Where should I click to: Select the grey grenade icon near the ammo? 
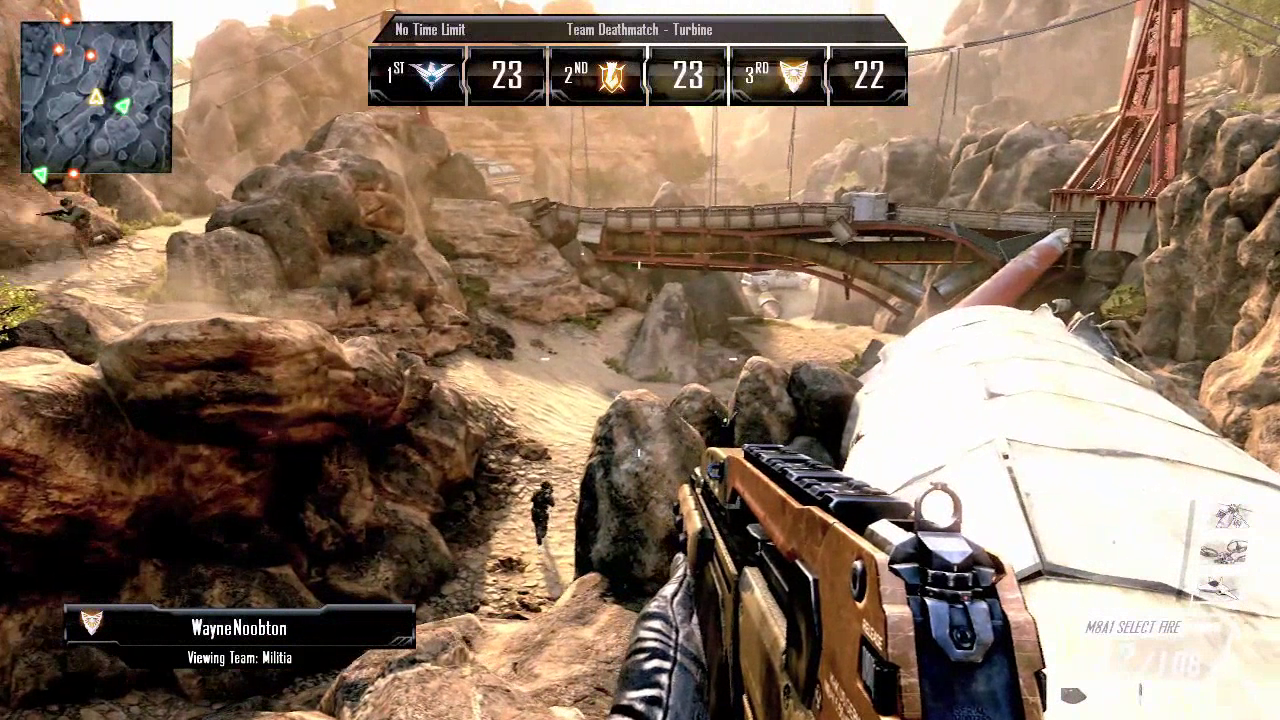pyautogui.click(x=1073, y=695)
